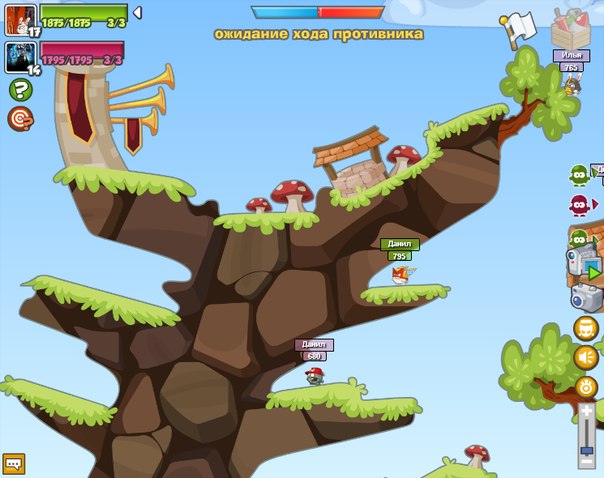Collapse the team panel with white arrow
Screen dimensions: 604x478
[x=137, y=12]
